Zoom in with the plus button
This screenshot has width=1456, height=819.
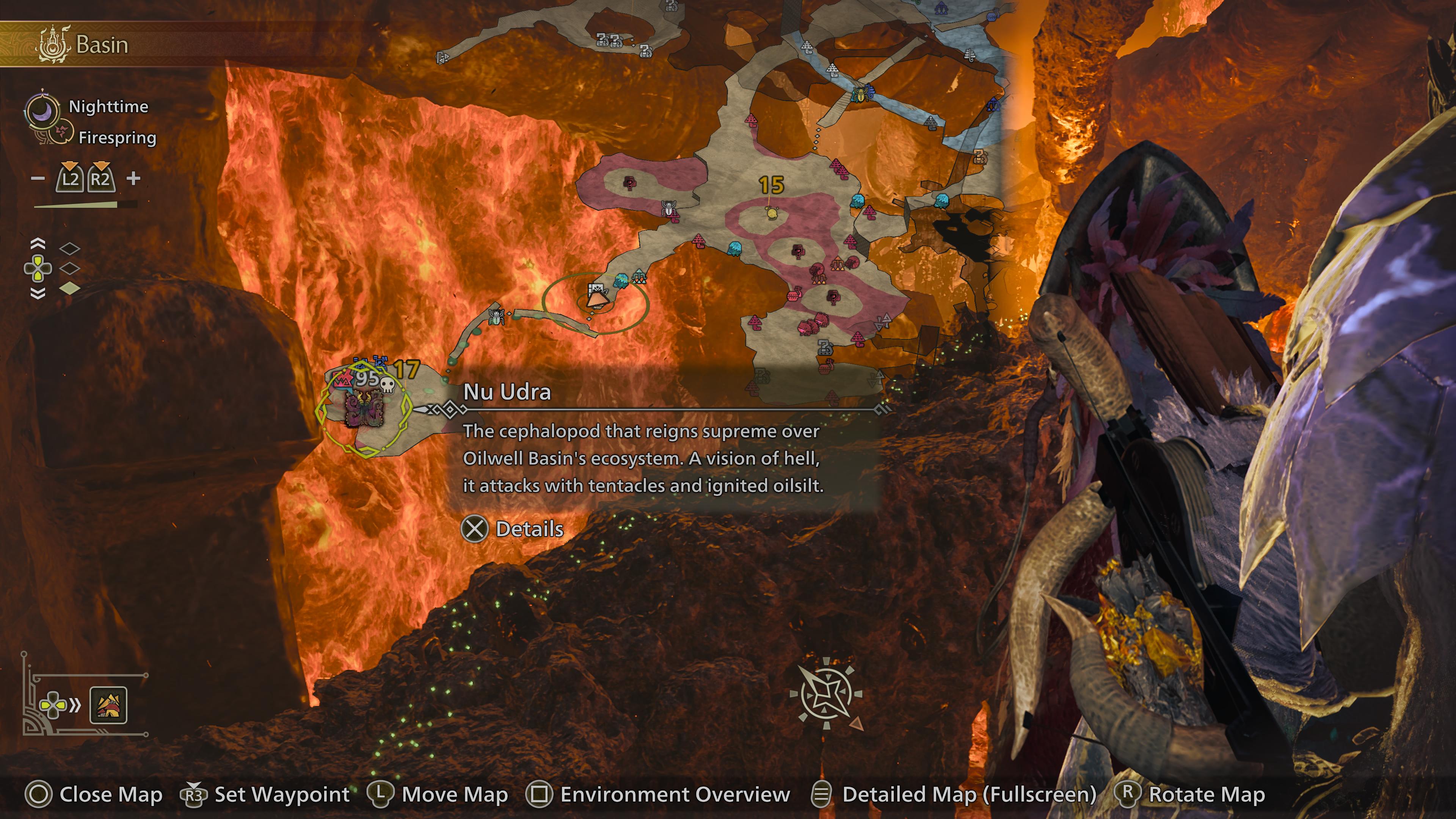point(133,179)
